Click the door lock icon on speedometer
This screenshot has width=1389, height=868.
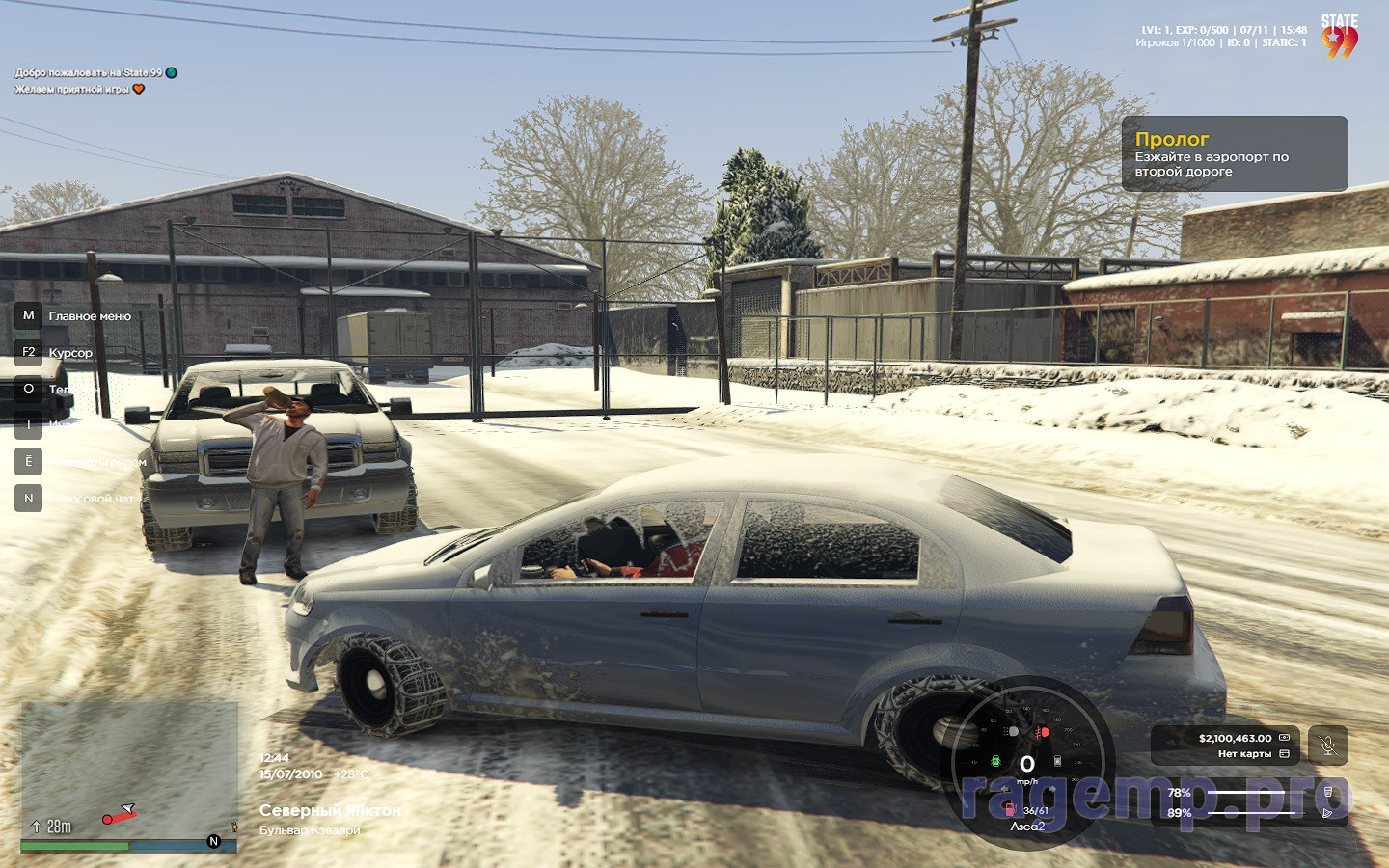click(x=1057, y=761)
